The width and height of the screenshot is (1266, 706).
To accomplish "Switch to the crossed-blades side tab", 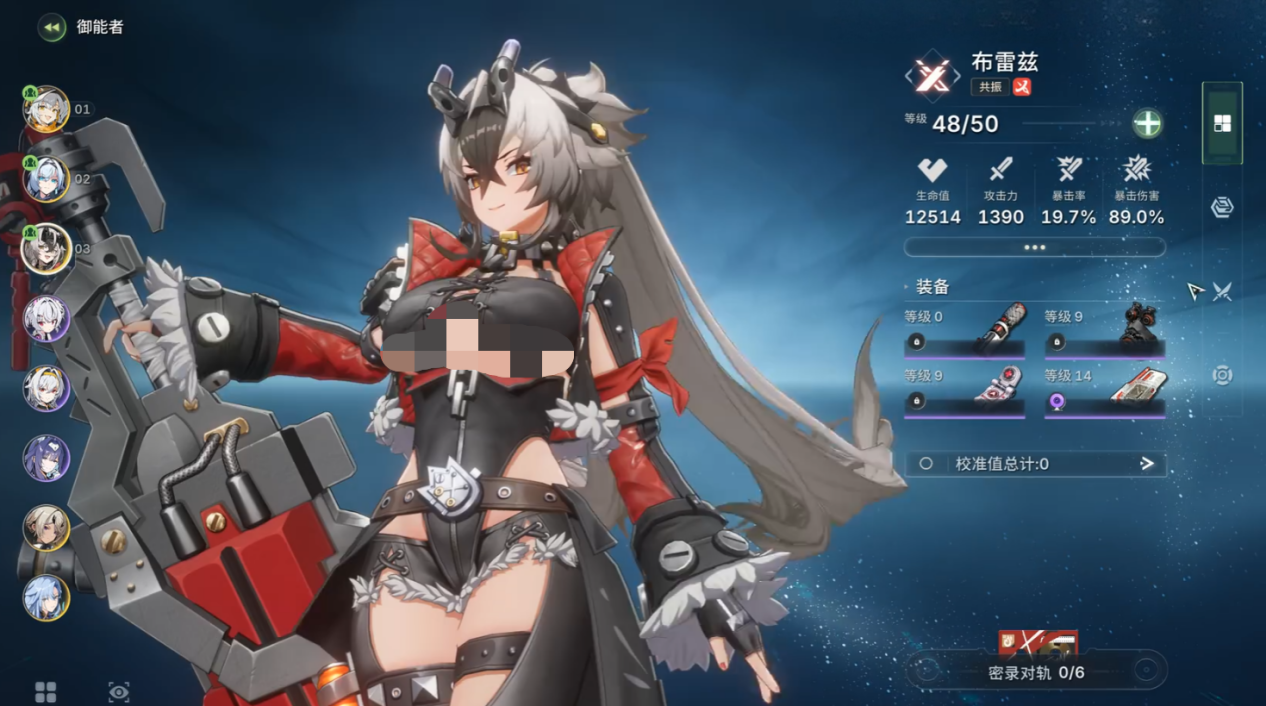I will pyautogui.click(x=1223, y=291).
